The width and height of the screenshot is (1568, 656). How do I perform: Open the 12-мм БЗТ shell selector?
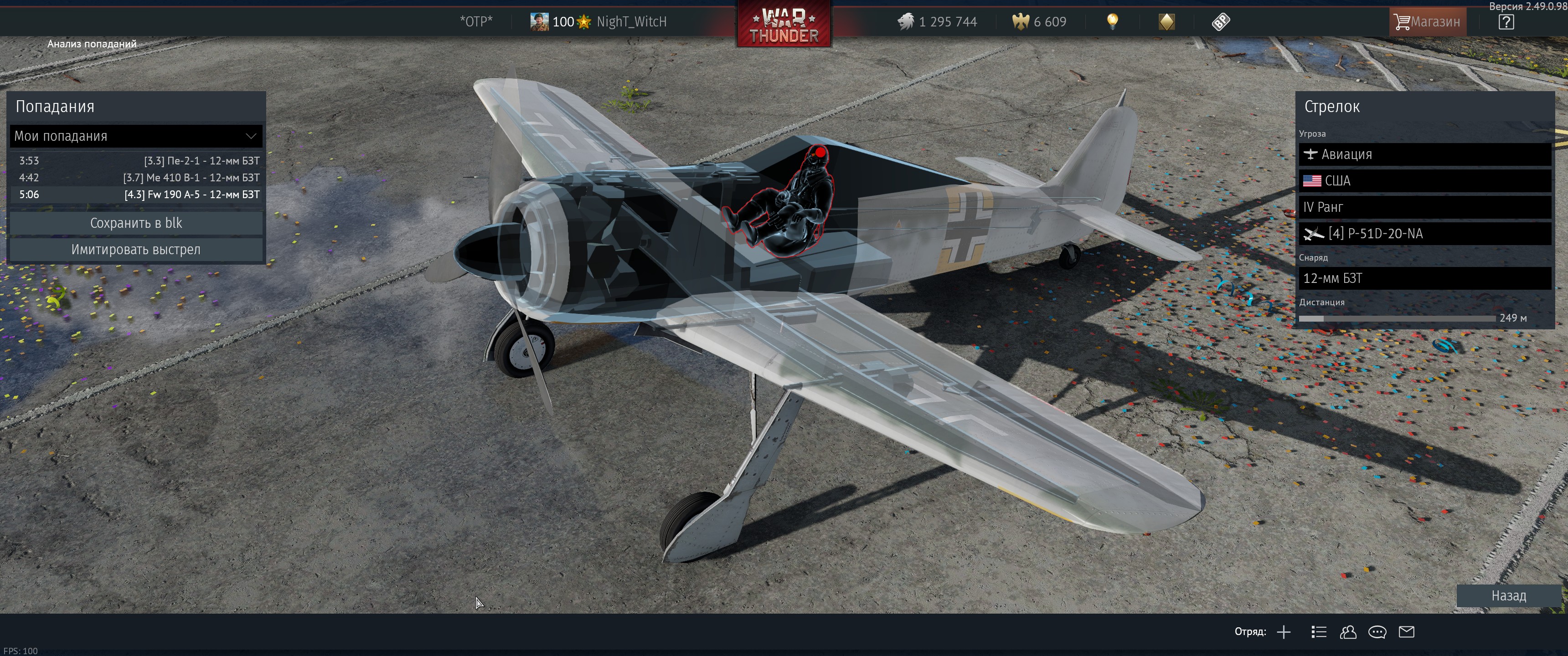1424,279
